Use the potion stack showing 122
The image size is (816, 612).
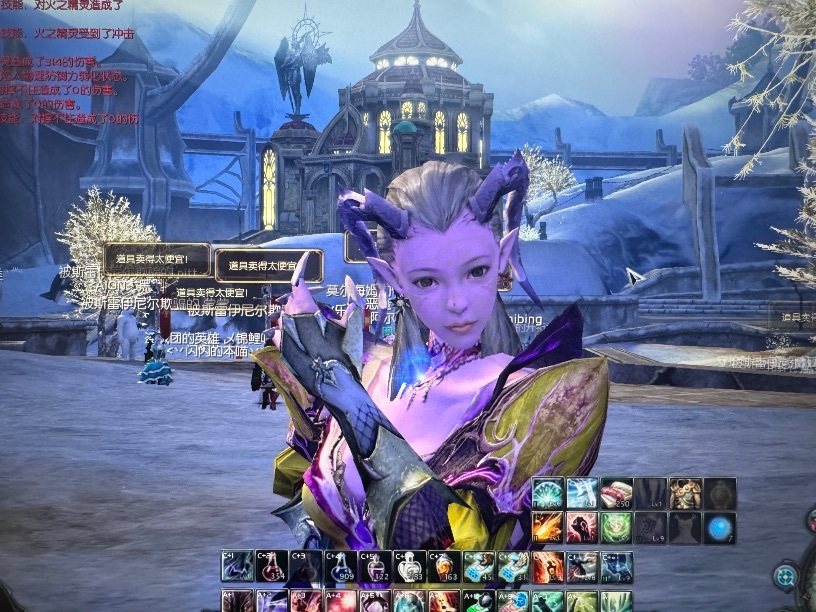coord(375,566)
